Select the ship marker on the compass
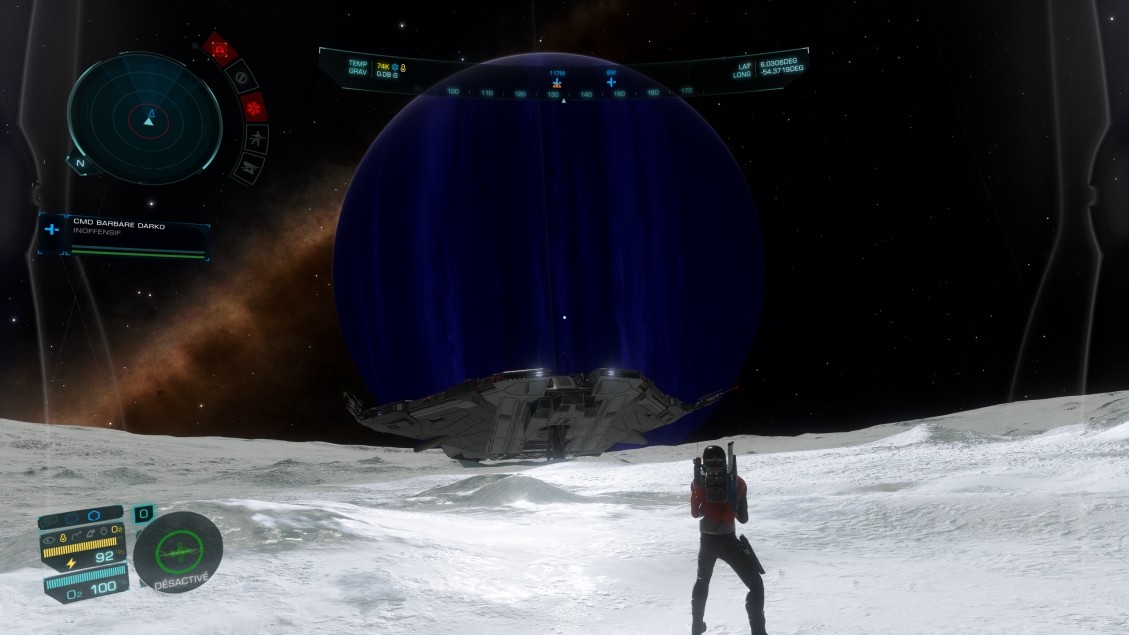This screenshot has height=635, width=1129. coord(557,81)
